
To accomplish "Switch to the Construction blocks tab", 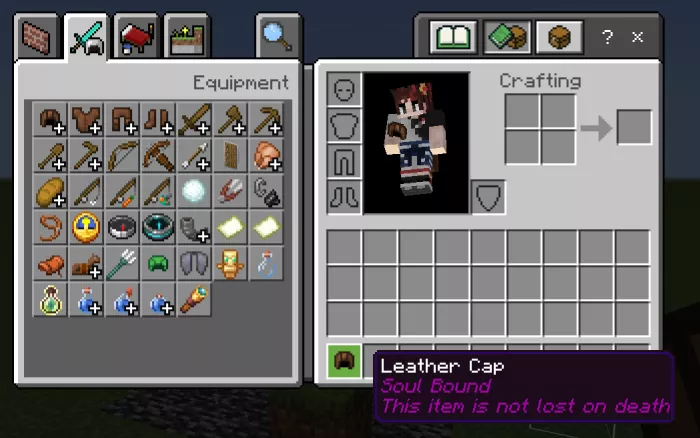I will pyautogui.click(x=39, y=38).
